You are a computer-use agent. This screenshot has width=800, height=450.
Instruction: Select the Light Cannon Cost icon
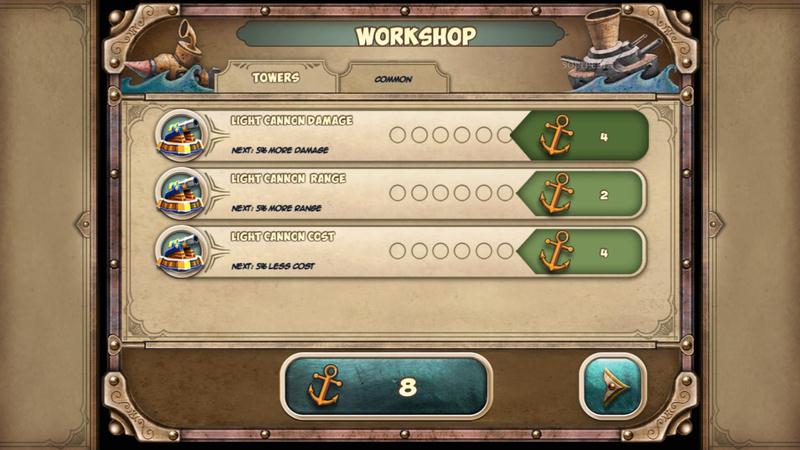coord(181,252)
